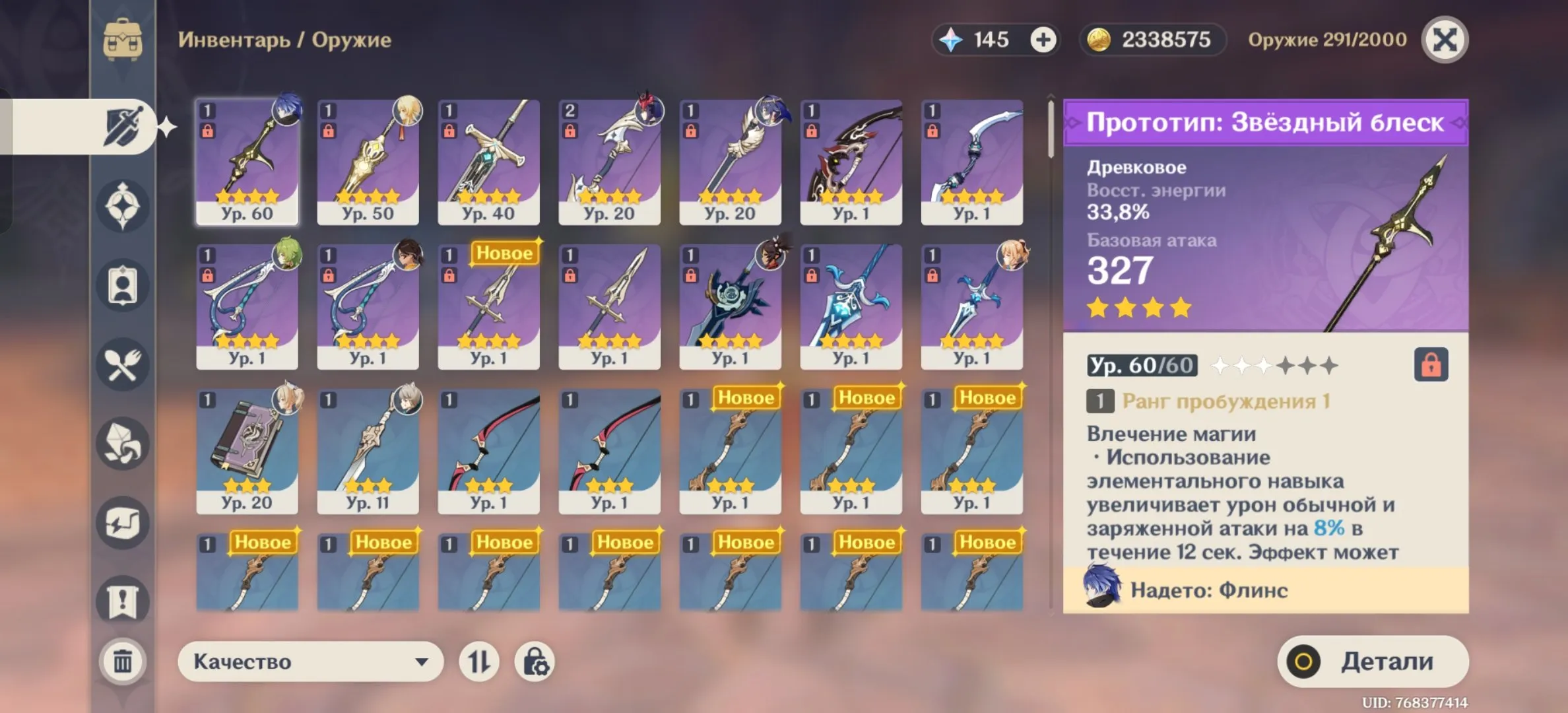This screenshot has width=1568, height=713.
Task: Select the Gadgets inventory icon
Action: (x=122, y=520)
